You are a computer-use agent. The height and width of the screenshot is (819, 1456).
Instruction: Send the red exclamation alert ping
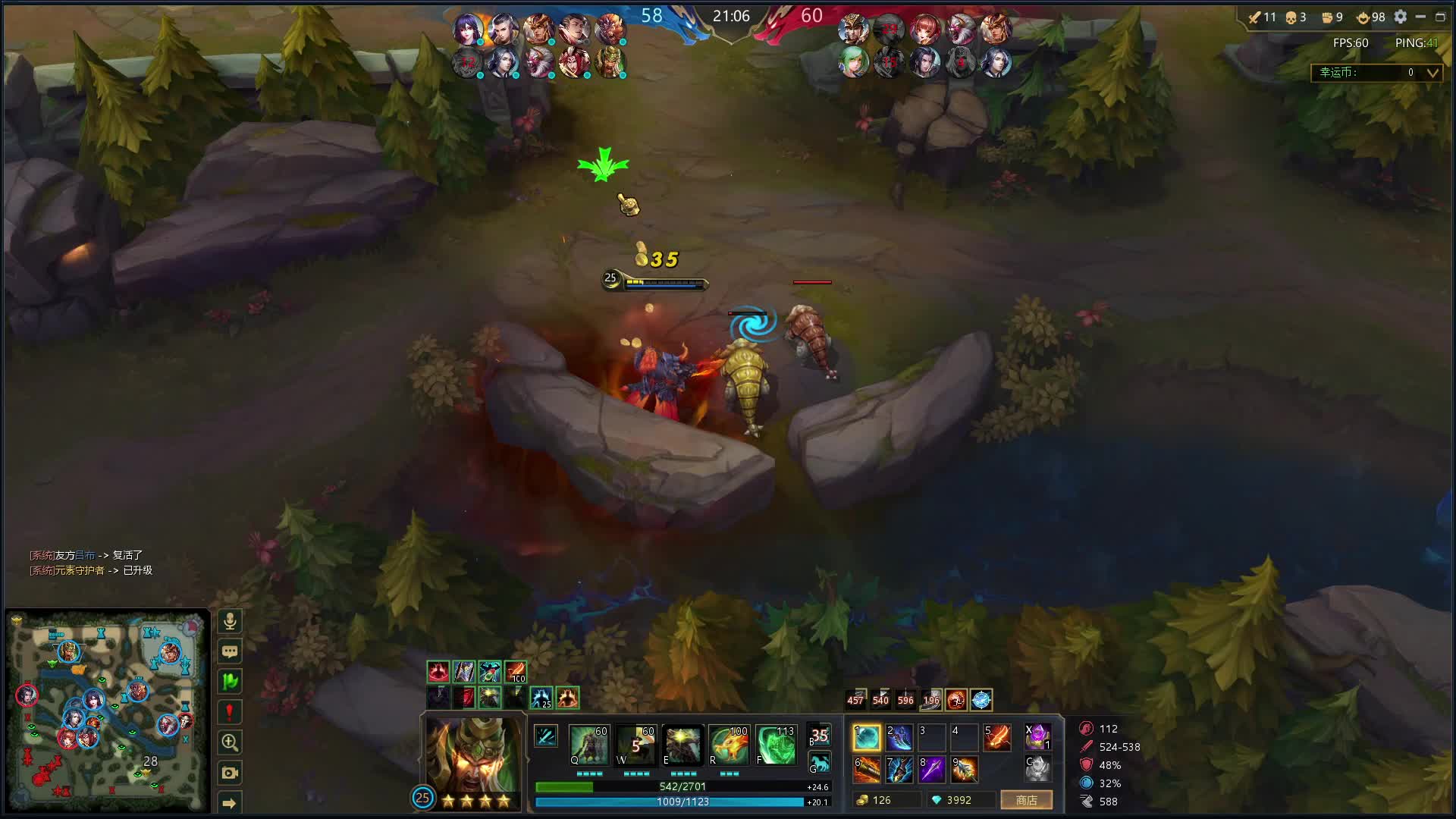230,712
